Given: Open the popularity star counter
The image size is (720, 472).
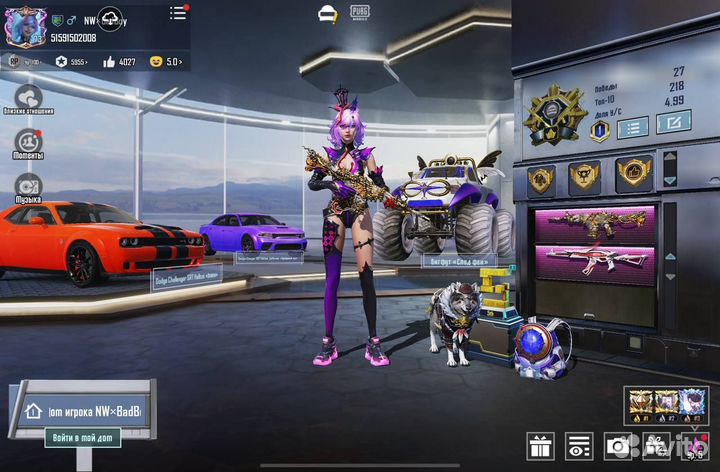Looking at the screenshot, I should [67, 62].
